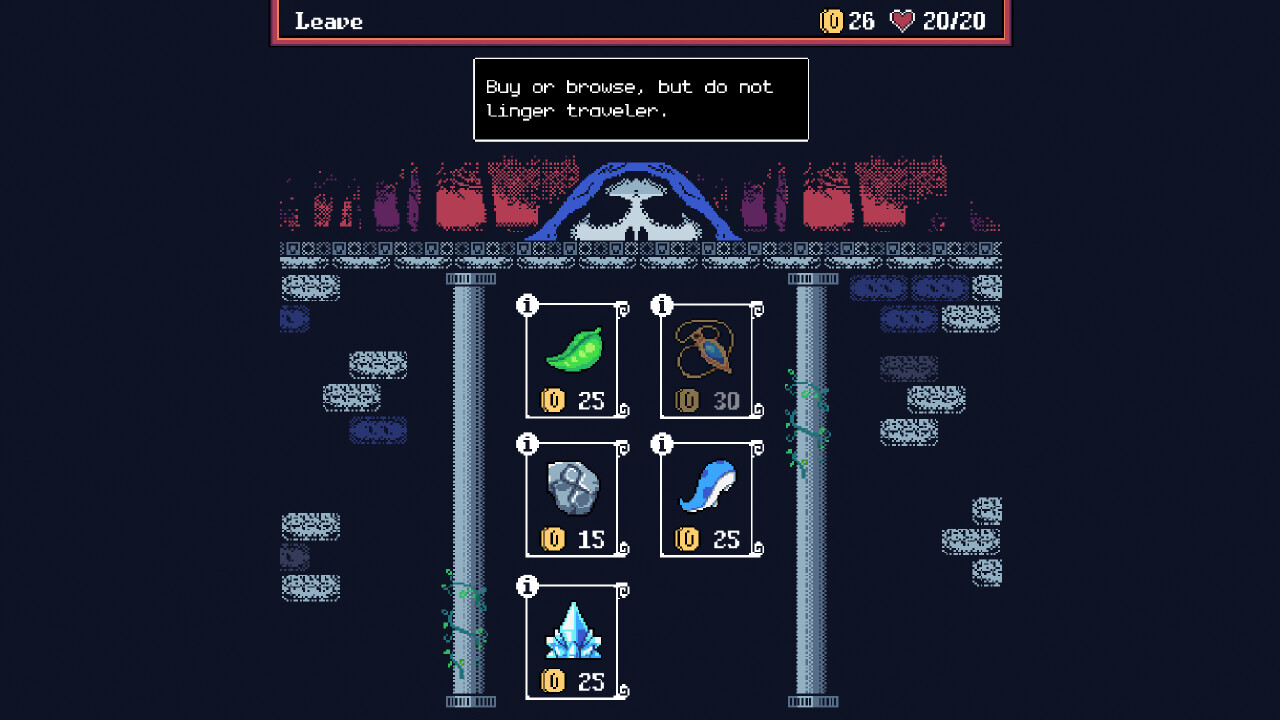
Task: Open the info tooltip on the leaf card
Action: point(525,303)
